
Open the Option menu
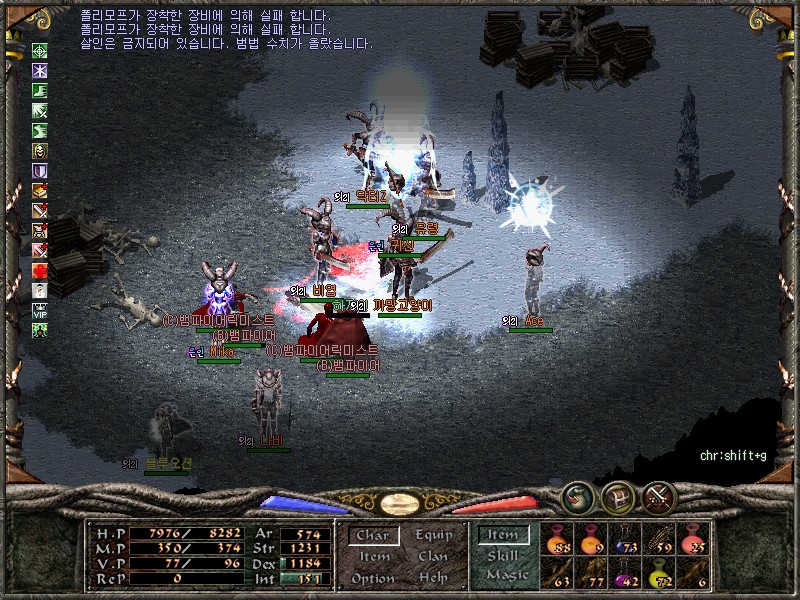tap(373, 579)
